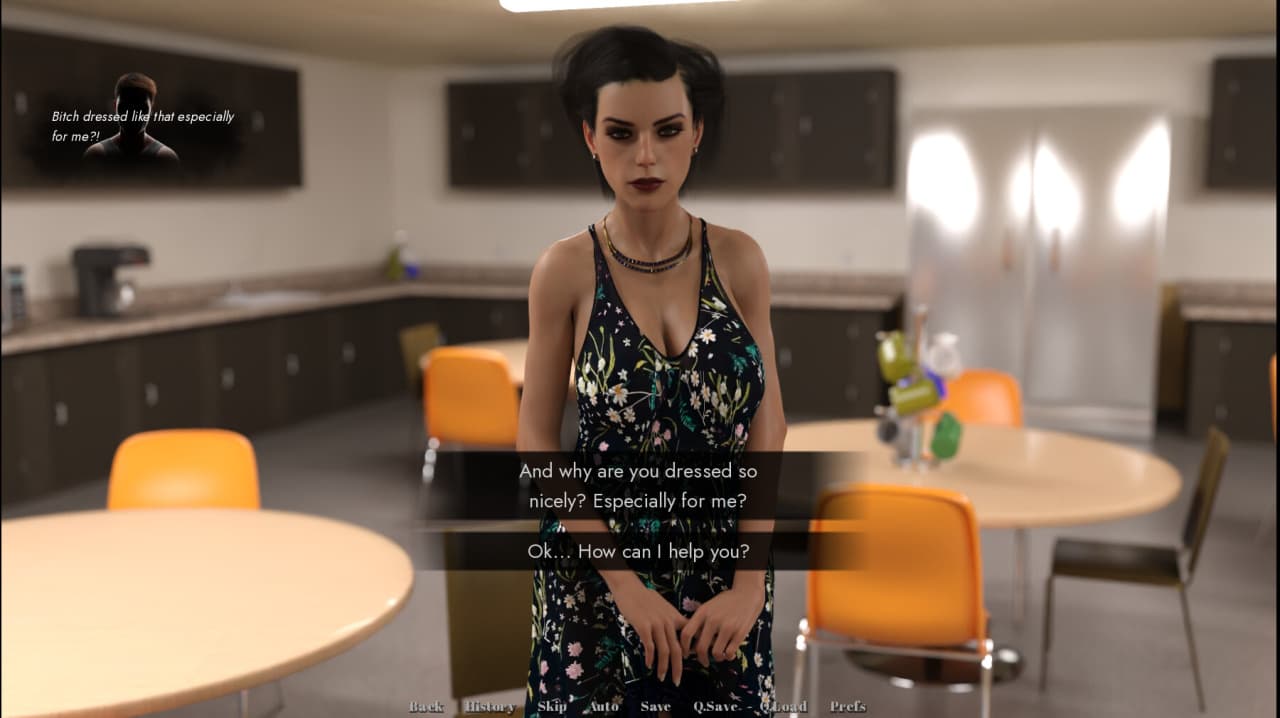Go Back one dialogue line

[426, 707]
